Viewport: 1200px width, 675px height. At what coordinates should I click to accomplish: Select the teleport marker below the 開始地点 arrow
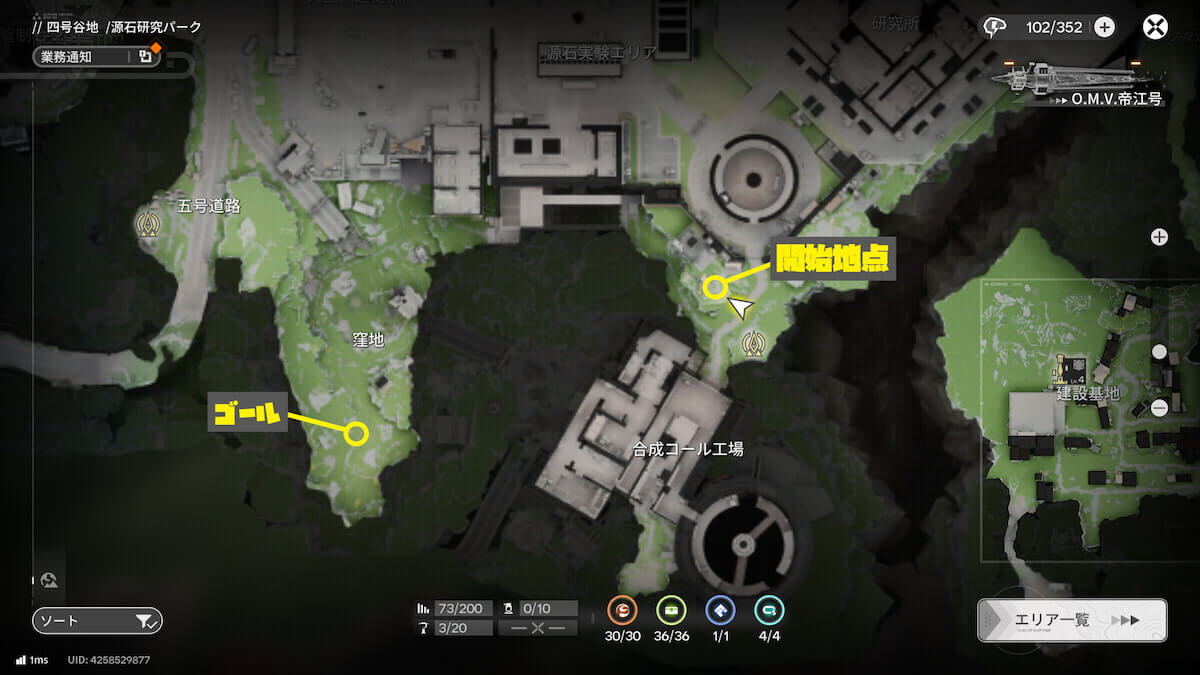753,345
